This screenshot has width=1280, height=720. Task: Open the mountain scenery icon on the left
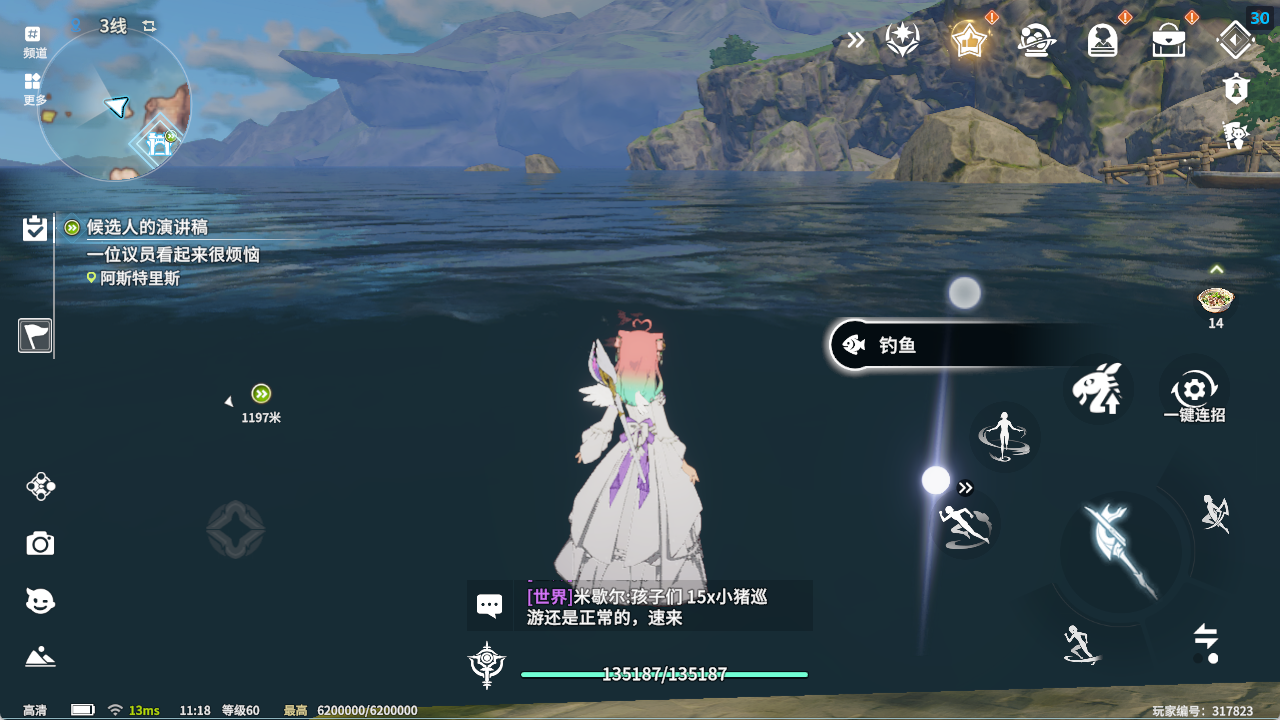click(38, 657)
